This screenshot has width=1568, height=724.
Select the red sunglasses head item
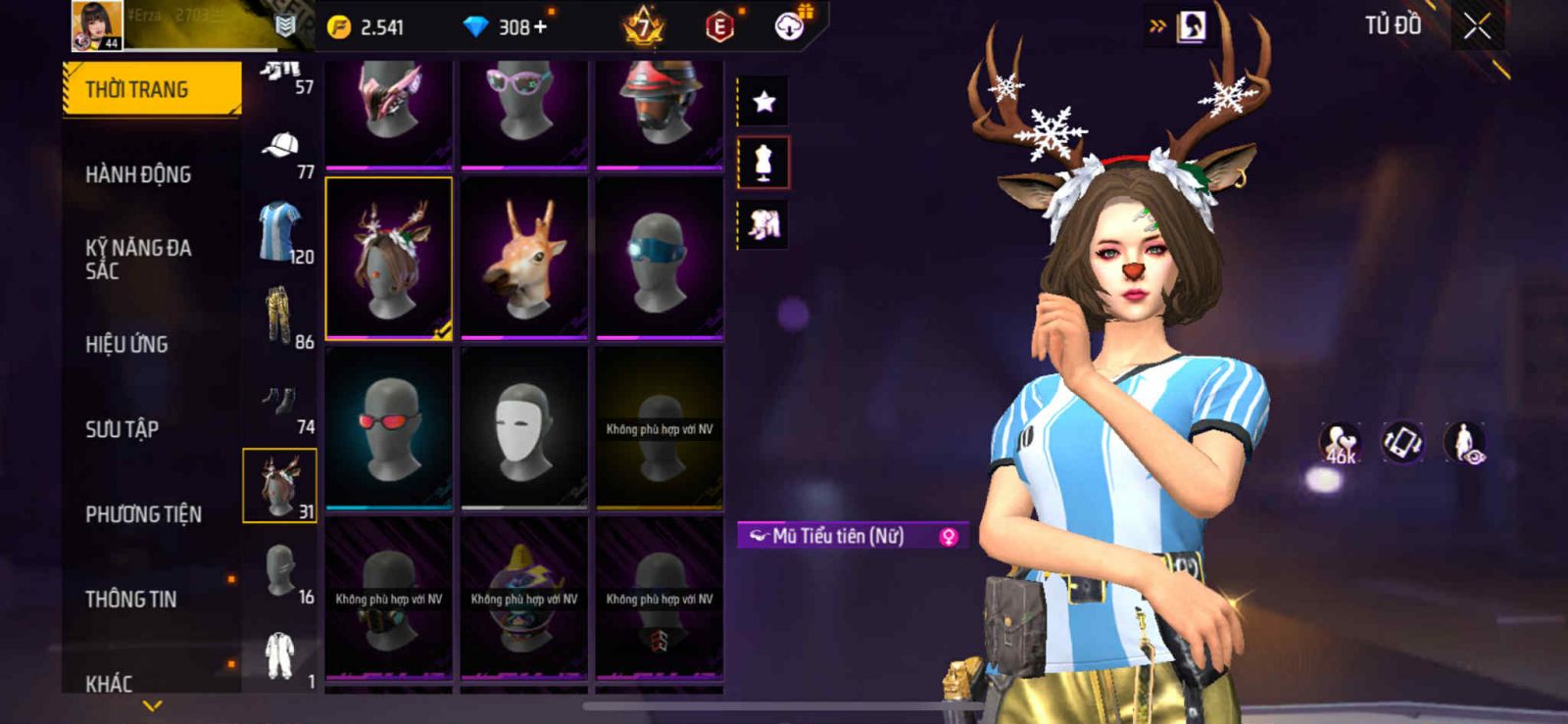389,428
